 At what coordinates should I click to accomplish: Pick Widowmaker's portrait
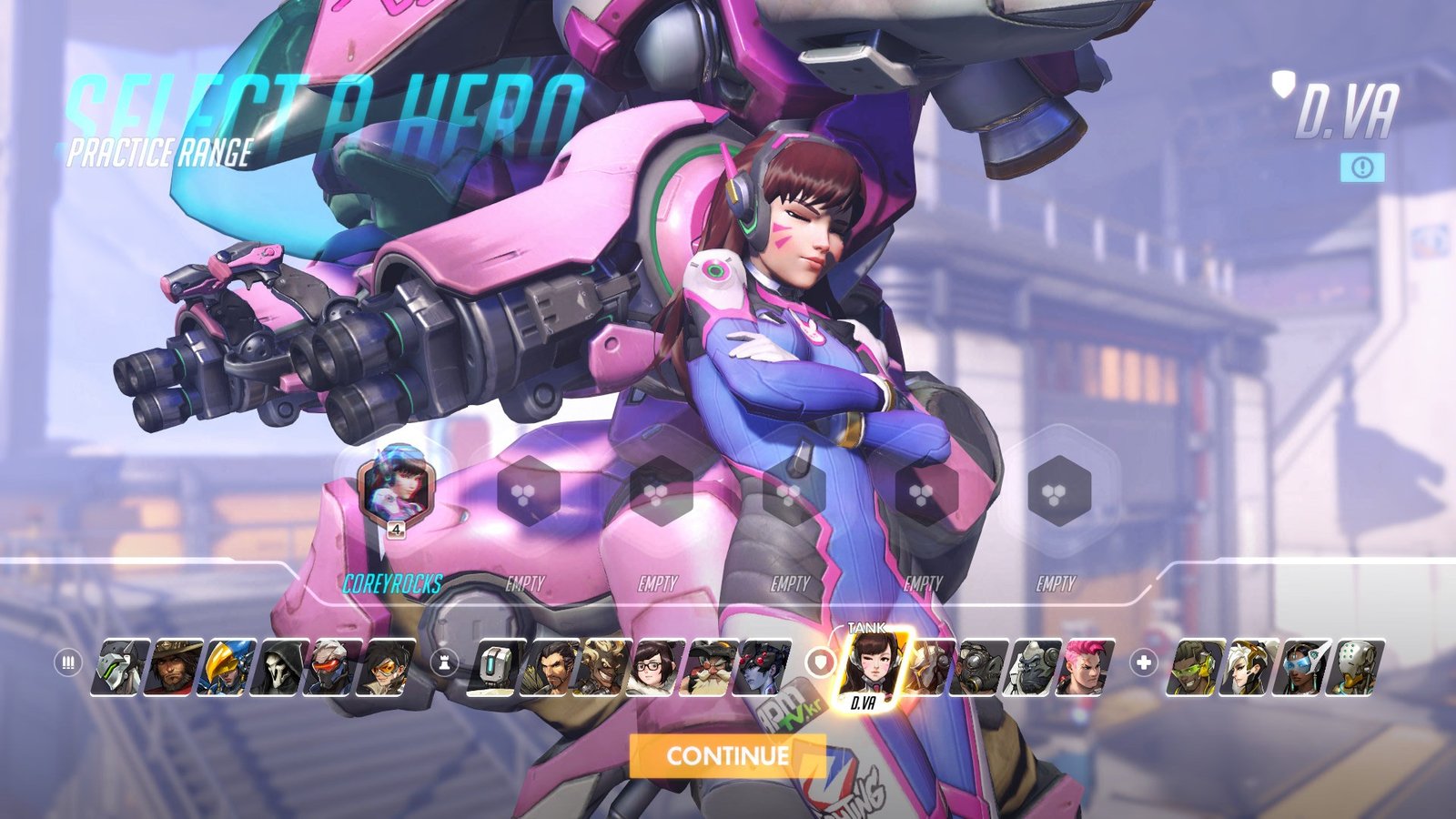pos(763,667)
